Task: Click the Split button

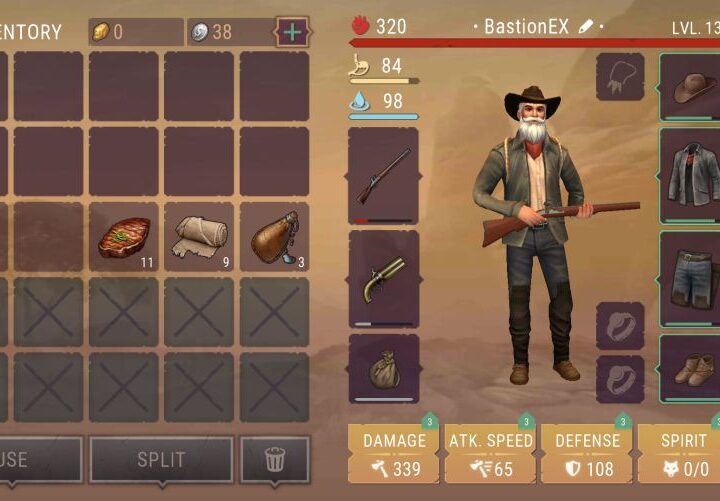Action: pos(161,460)
